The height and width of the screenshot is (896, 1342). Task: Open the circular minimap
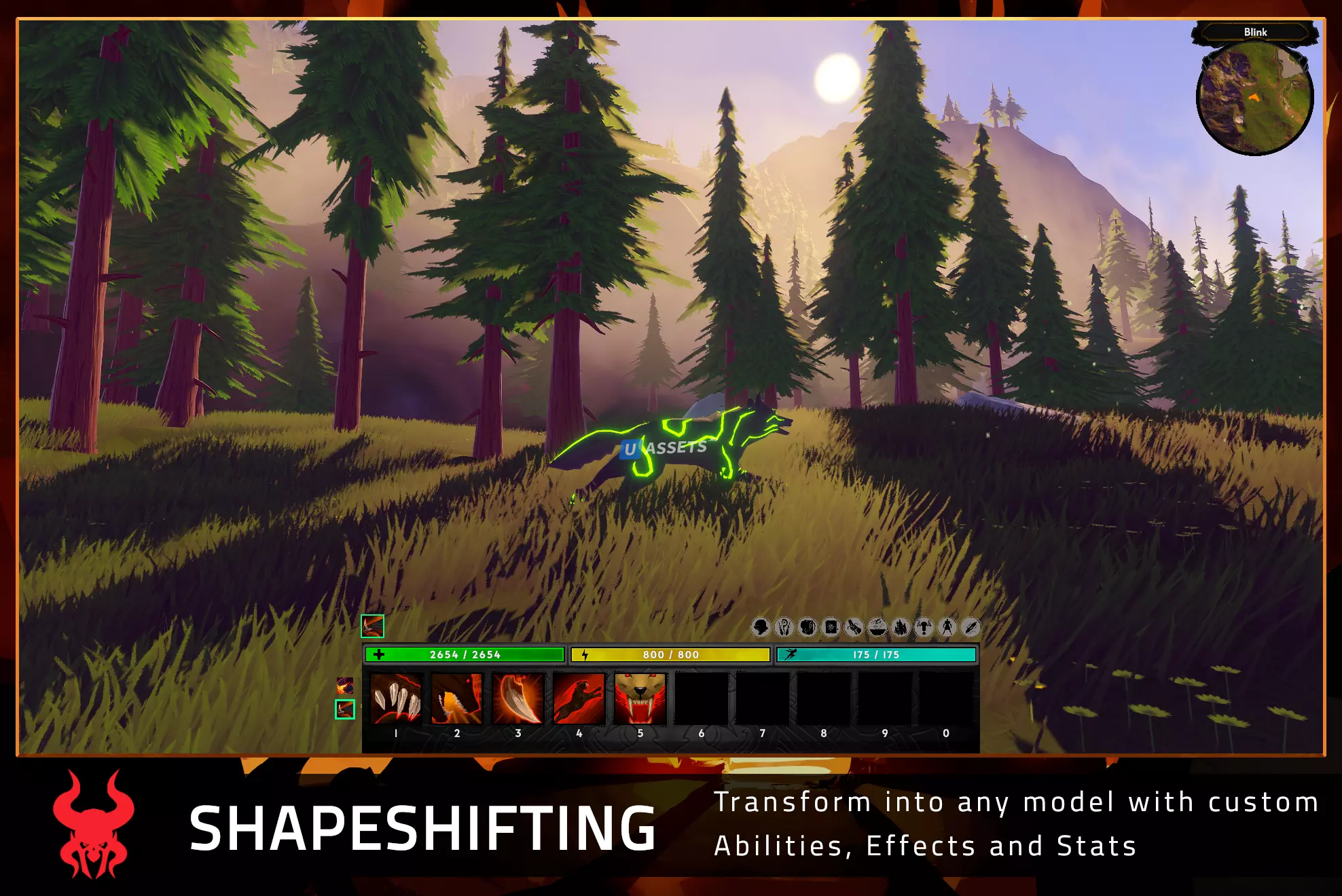pyautogui.click(x=1254, y=98)
